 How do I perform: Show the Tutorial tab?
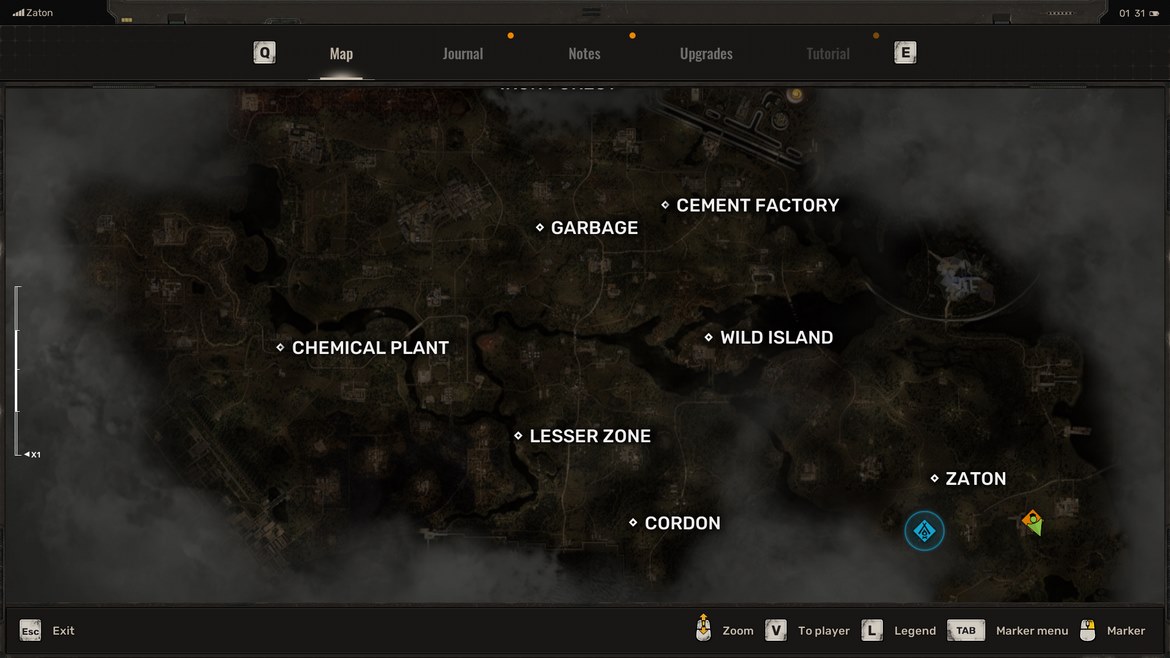pyautogui.click(x=828, y=54)
